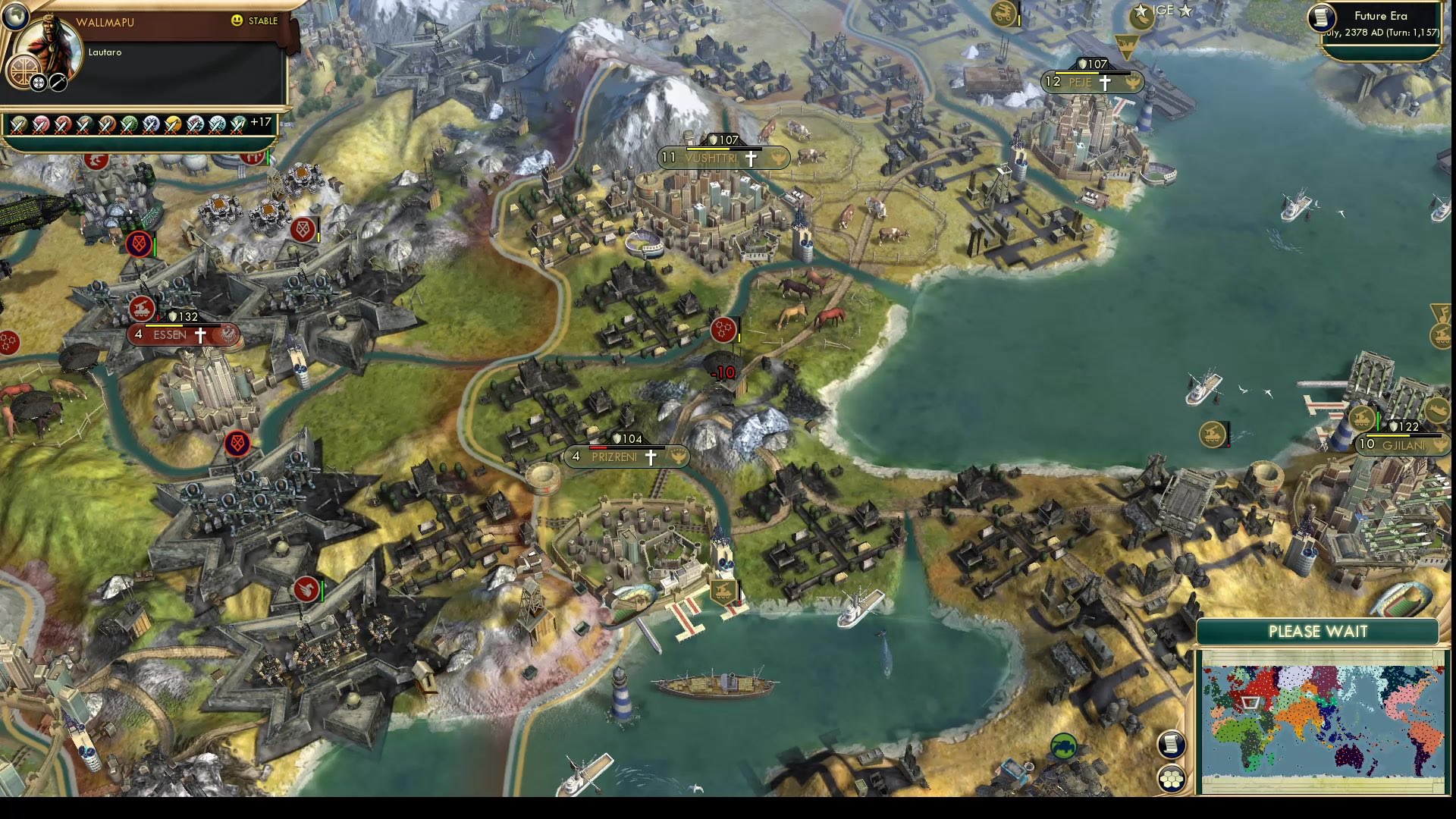Select the Gjilani city banner
Viewport: 1456px width, 819px height.
tap(1403, 446)
